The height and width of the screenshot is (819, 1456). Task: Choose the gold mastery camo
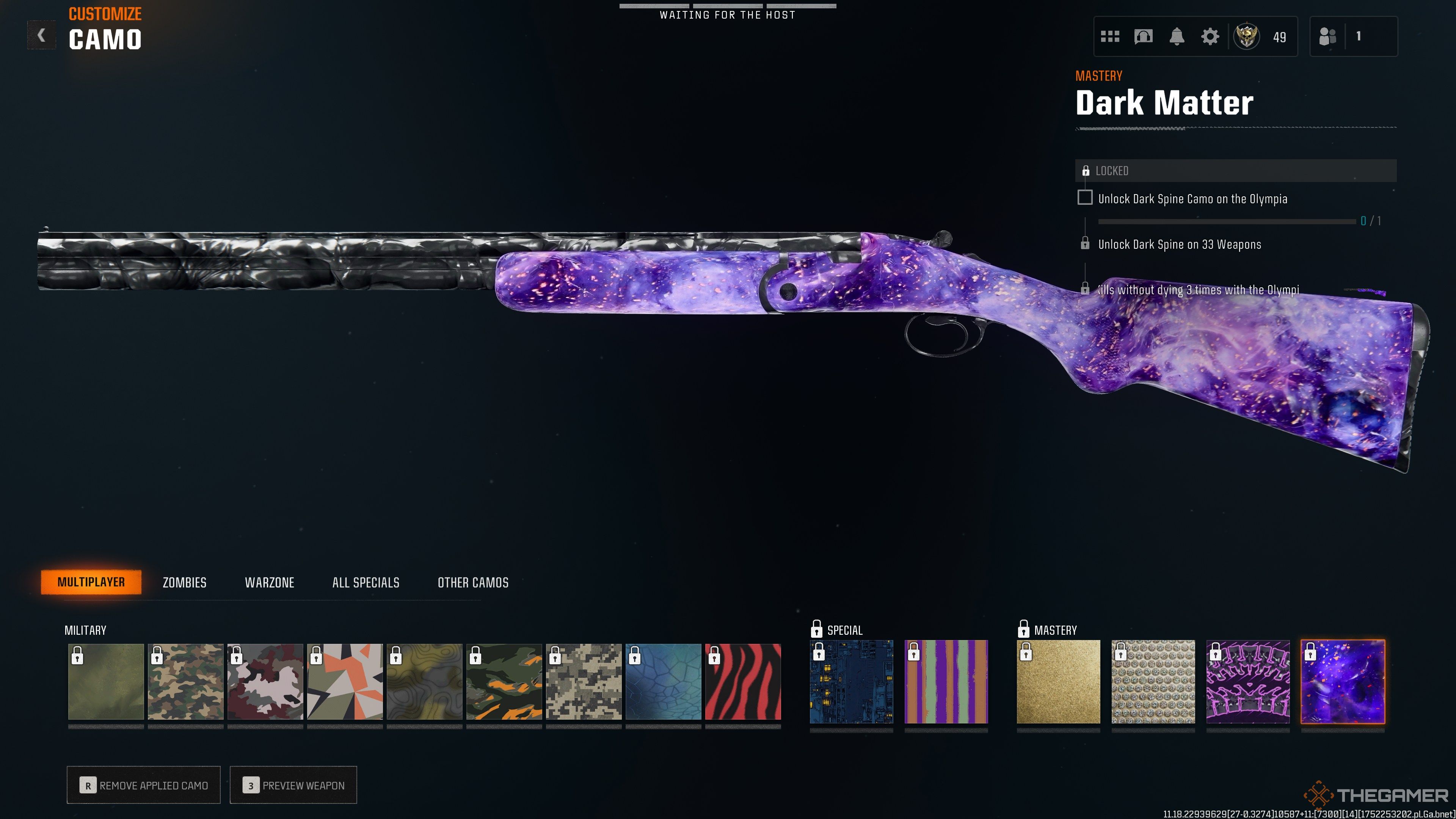click(1058, 682)
